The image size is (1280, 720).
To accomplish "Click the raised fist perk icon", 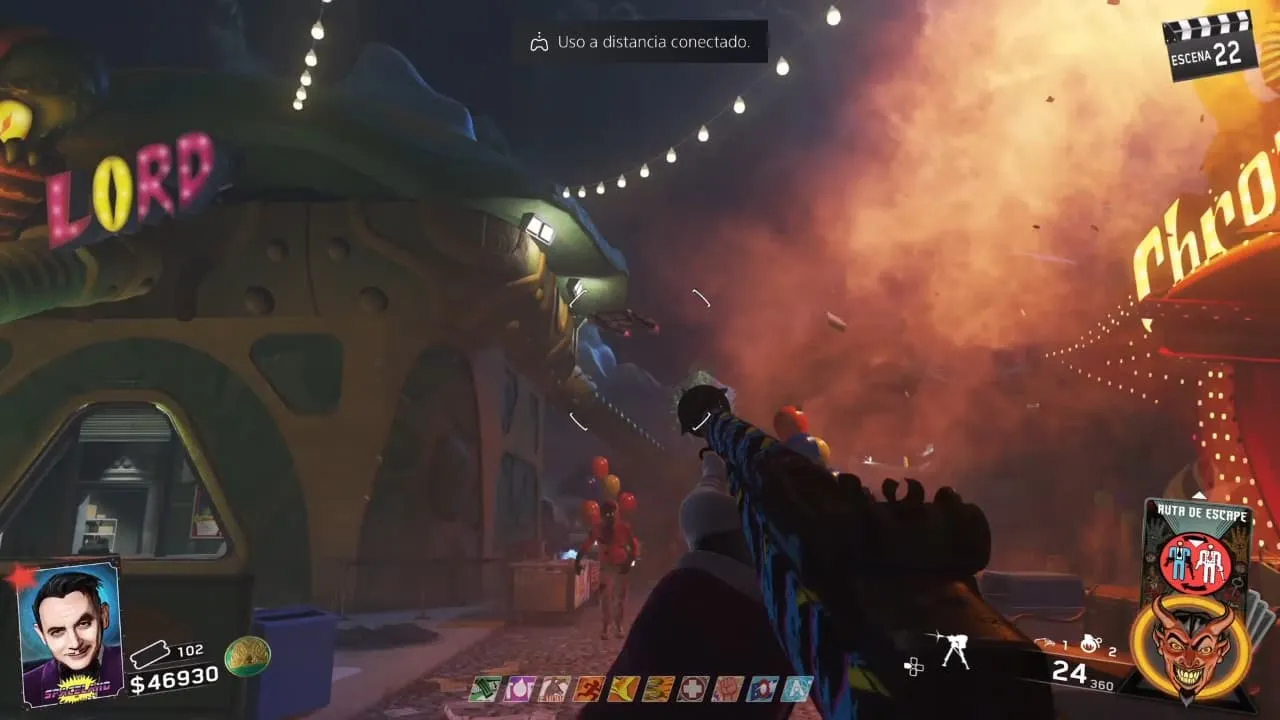I will [727, 688].
